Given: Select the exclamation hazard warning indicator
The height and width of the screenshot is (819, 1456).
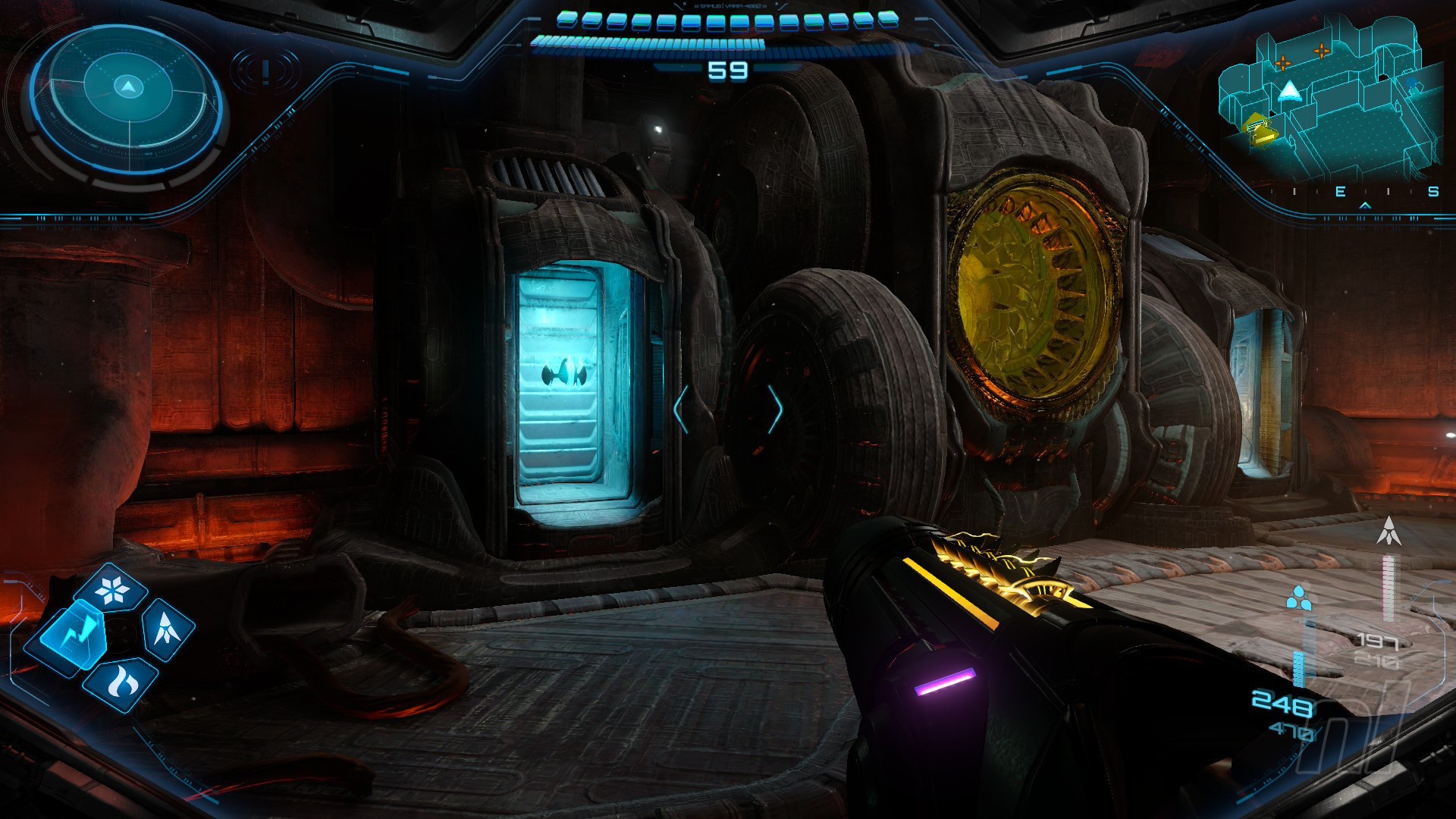Looking at the screenshot, I should pyautogui.click(x=265, y=72).
